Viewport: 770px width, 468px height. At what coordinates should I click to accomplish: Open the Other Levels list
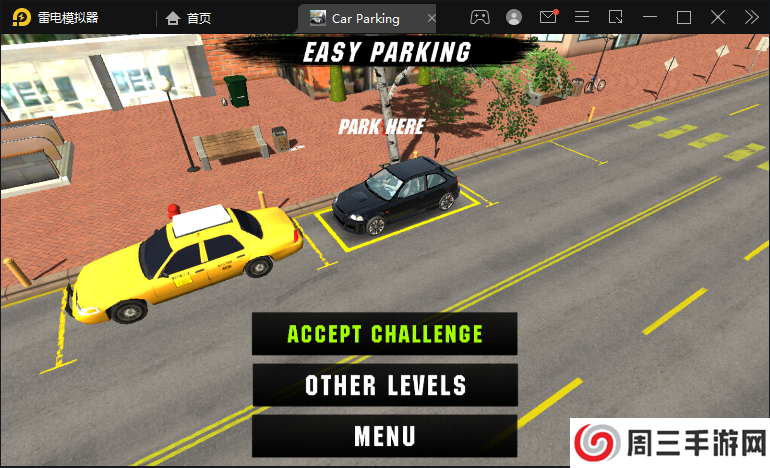[x=385, y=385]
